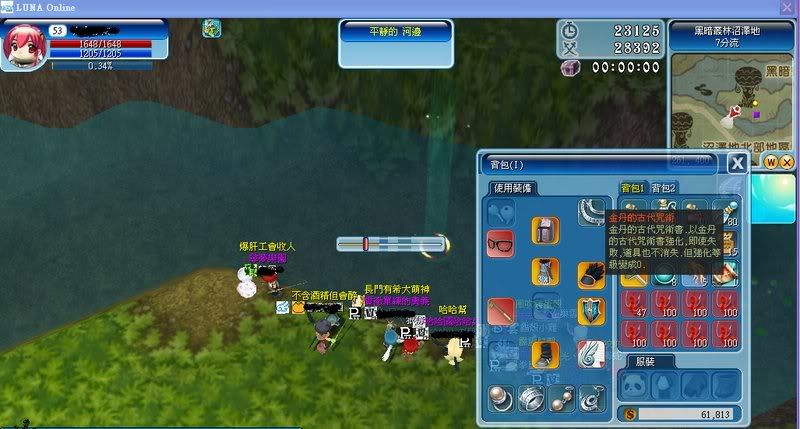
Task: Switch to the 背包1 bag tab
Action: [x=632, y=188]
